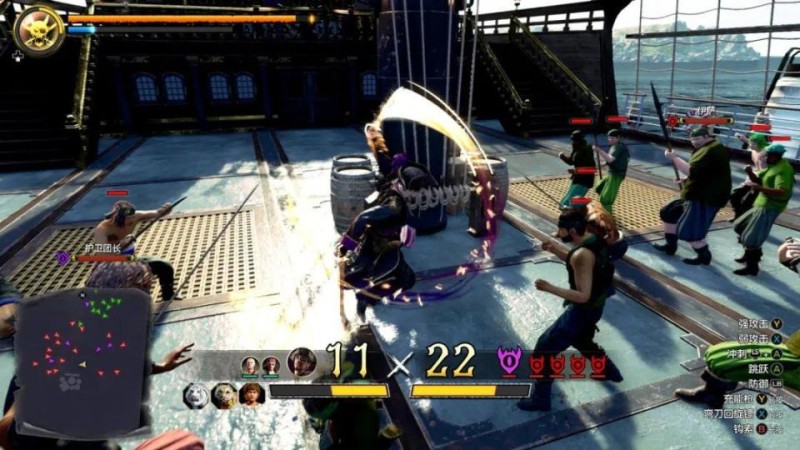Click the purple horned boss icon
800x450 pixels.
click(510, 361)
